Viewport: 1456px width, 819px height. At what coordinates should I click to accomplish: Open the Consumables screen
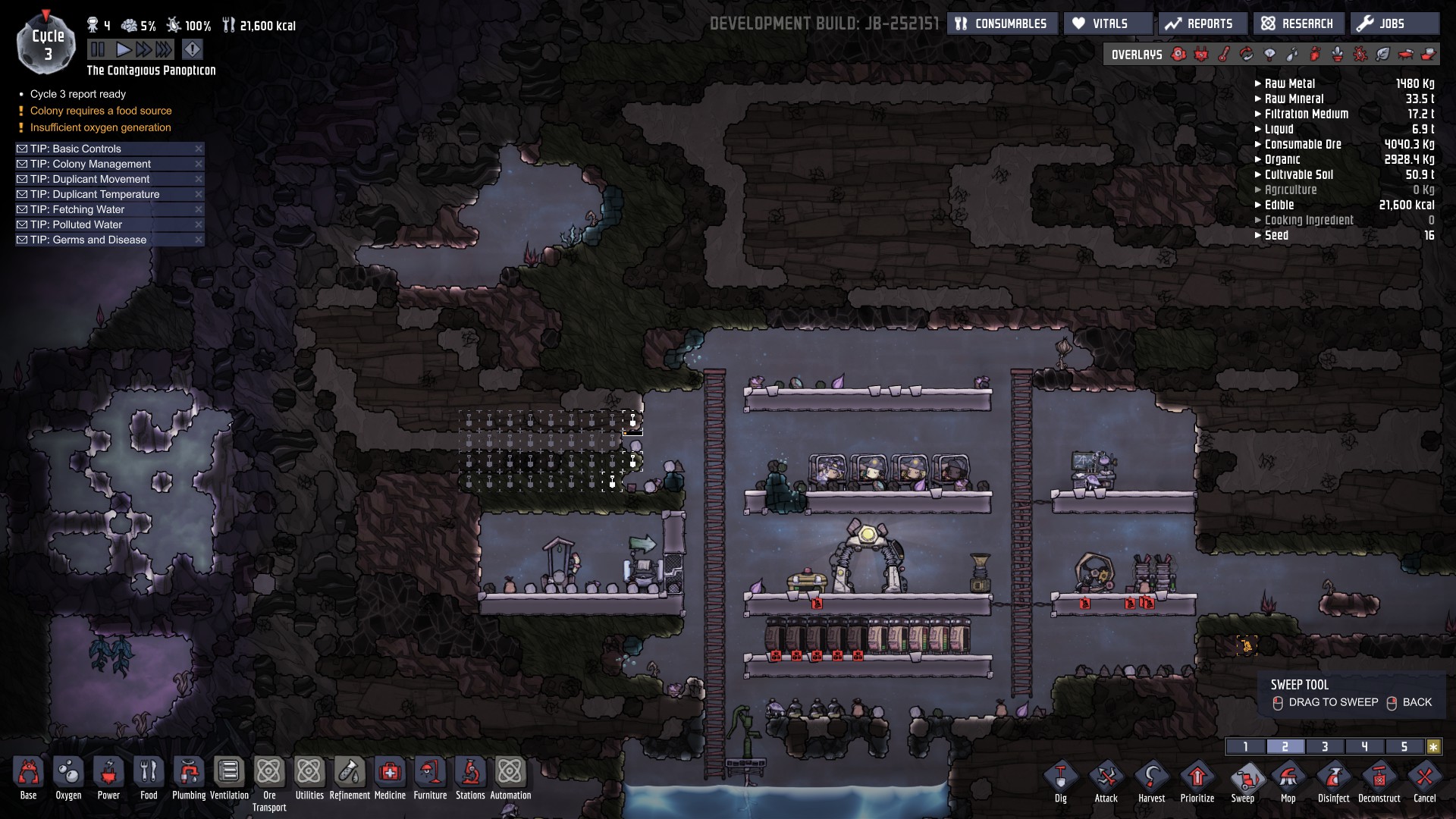(x=1002, y=24)
